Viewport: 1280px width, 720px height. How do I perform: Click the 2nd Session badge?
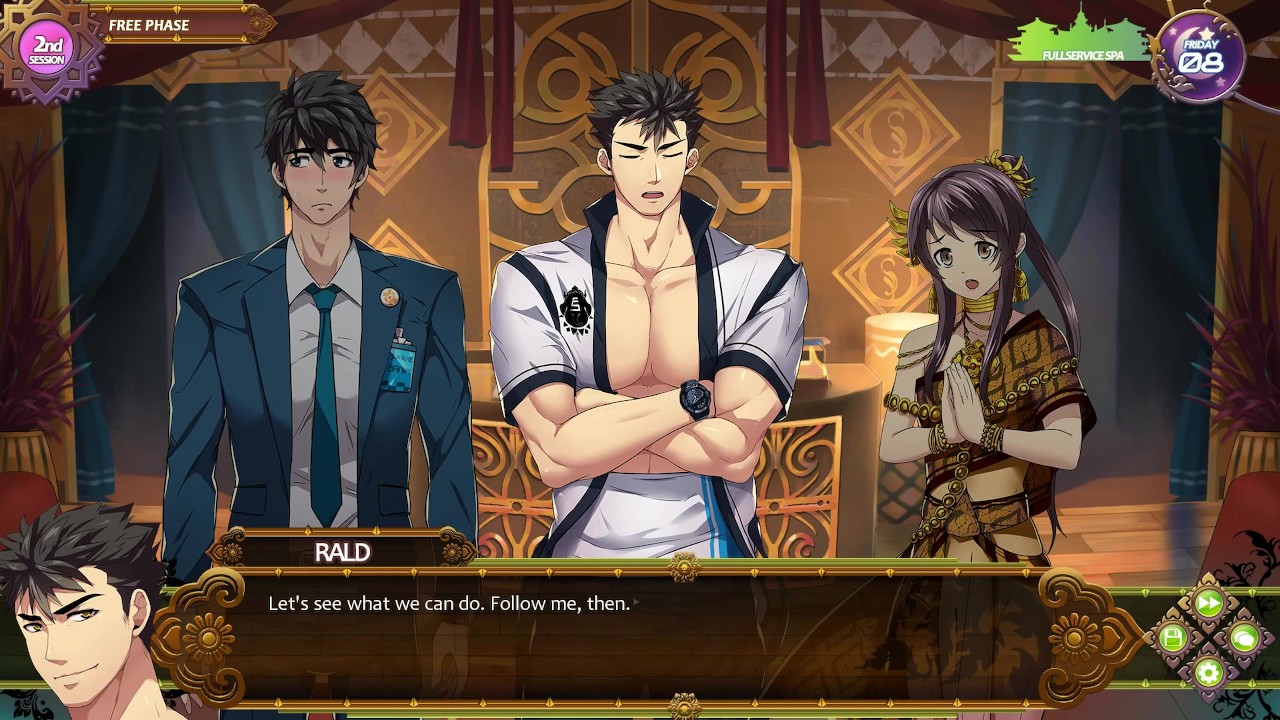coord(49,48)
